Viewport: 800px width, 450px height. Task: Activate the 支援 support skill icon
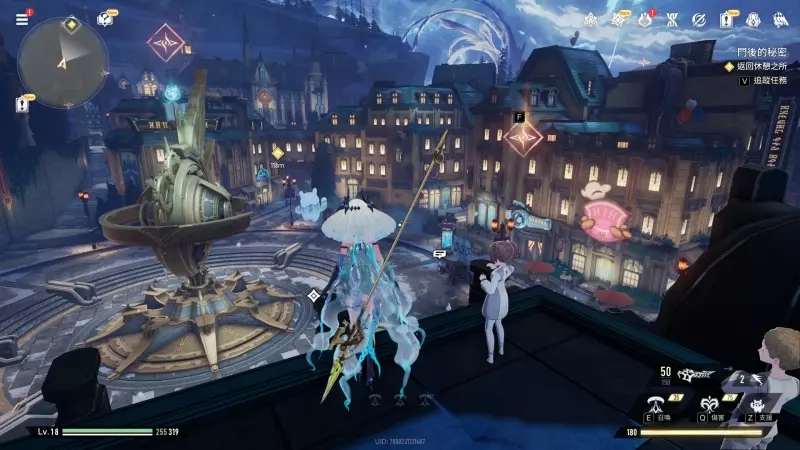pyautogui.click(x=755, y=404)
